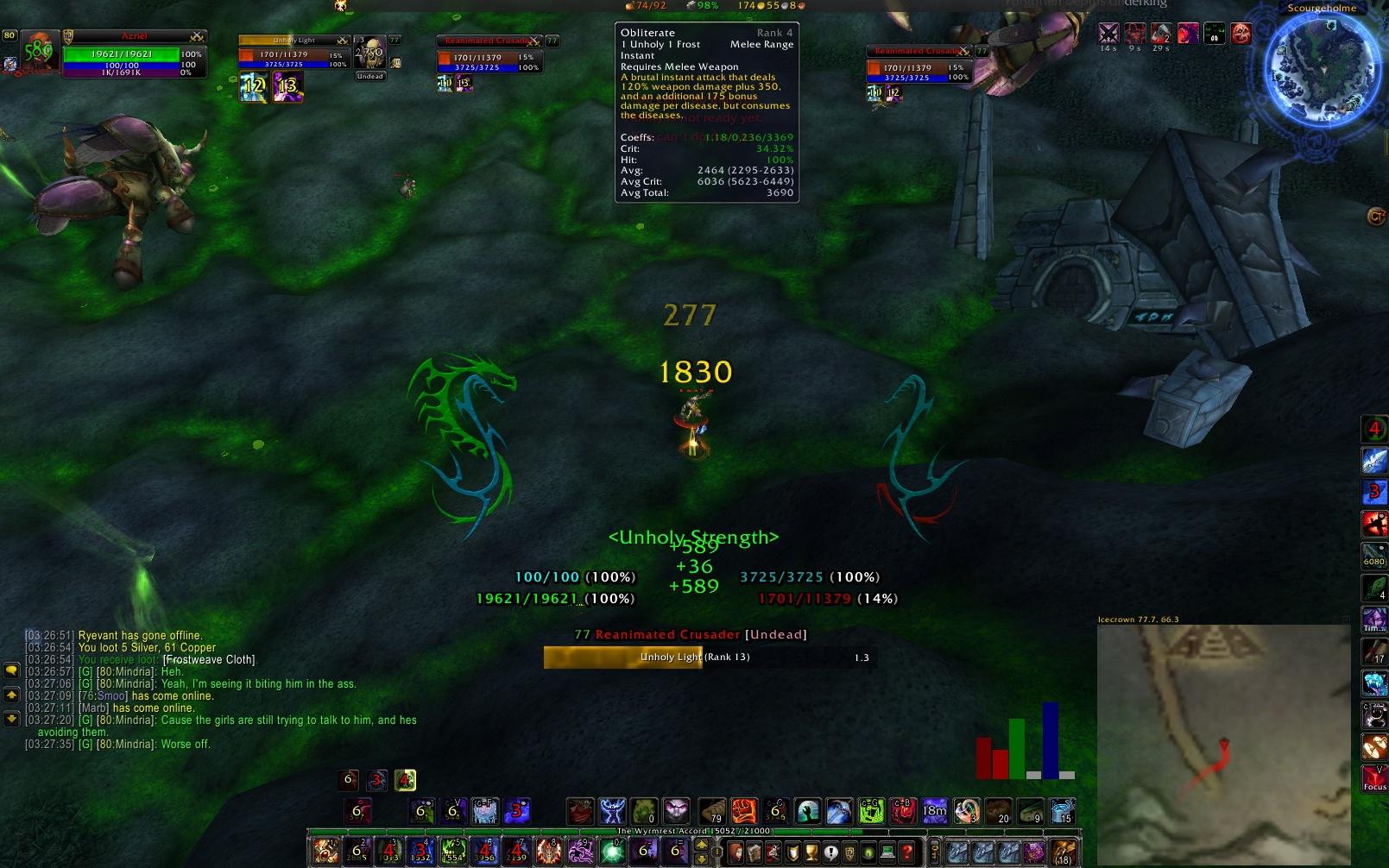This screenshot has width=1389, height=868.
Task: Click the crossed swords debuff icon
Action: click(1108, 34)
